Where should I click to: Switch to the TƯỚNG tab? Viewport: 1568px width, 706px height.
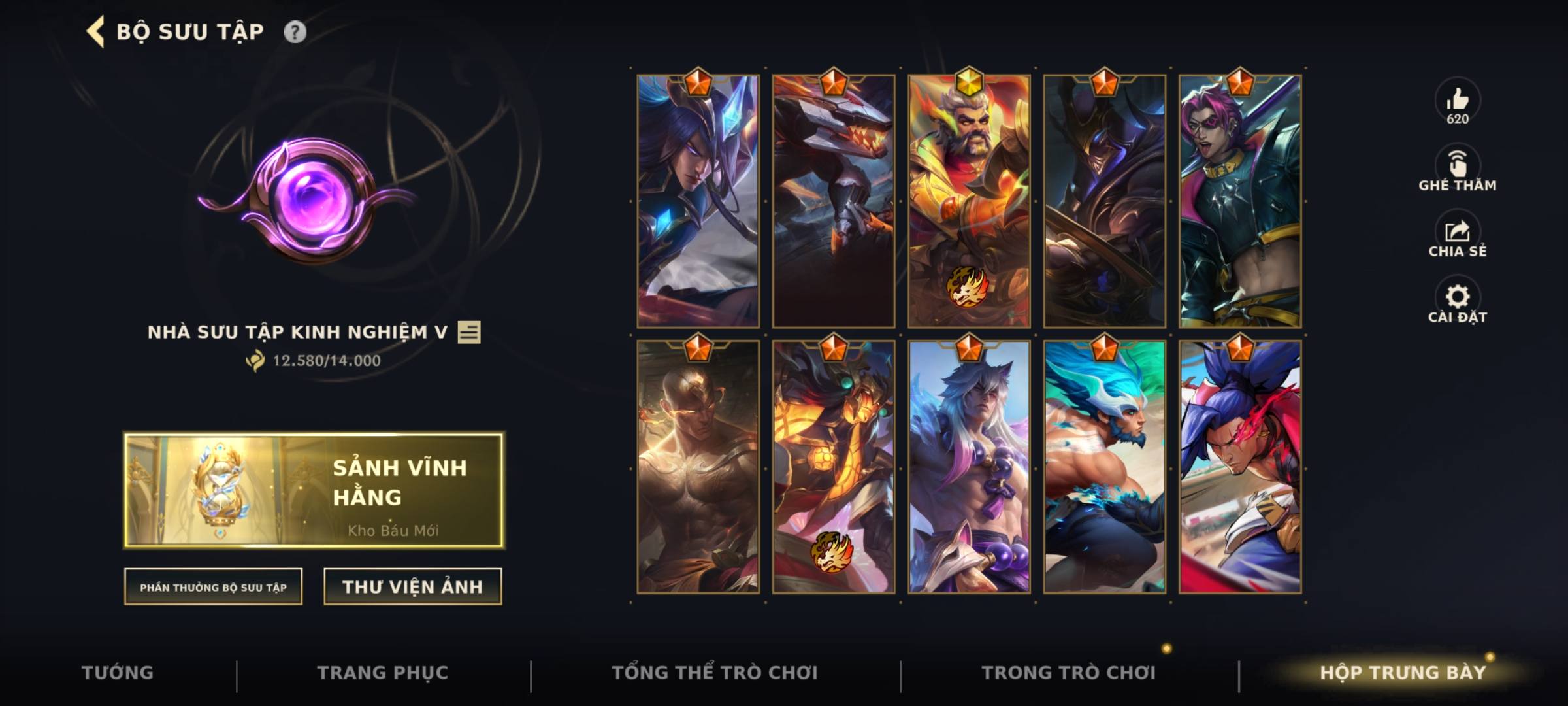click(116, 671)
